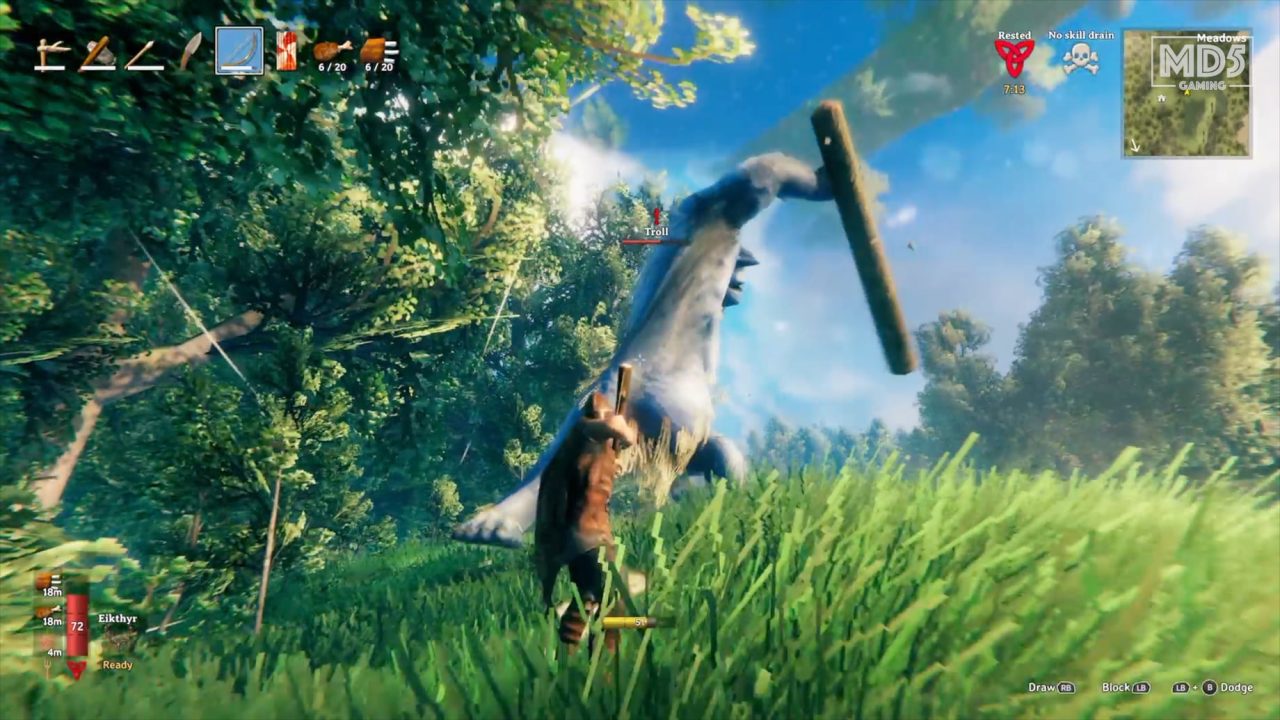Click the house marker on the minimap
Viewport: 1280px width, 720px height.
(x=1162, y=99)
